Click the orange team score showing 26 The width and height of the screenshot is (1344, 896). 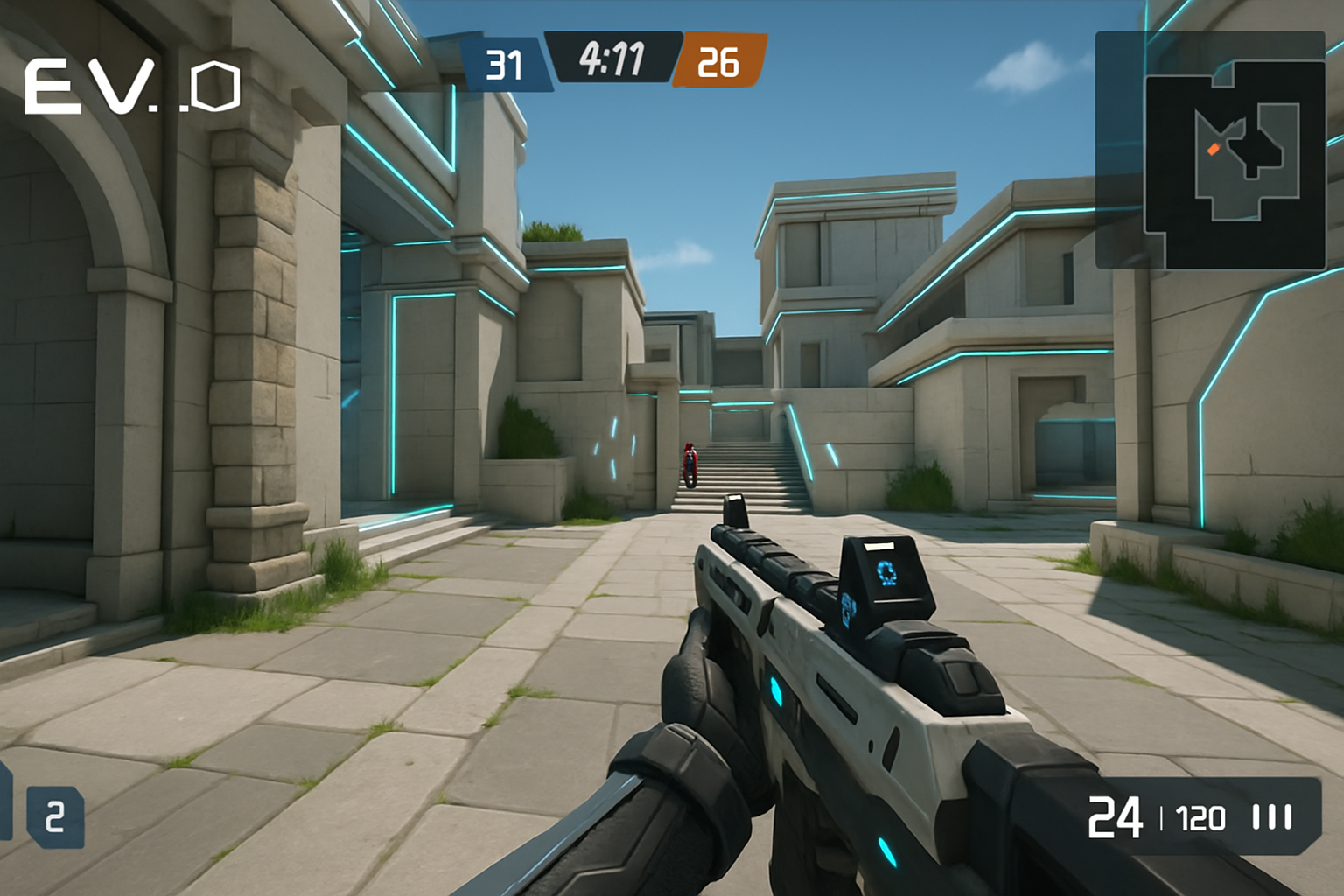[x=718, y=62]
